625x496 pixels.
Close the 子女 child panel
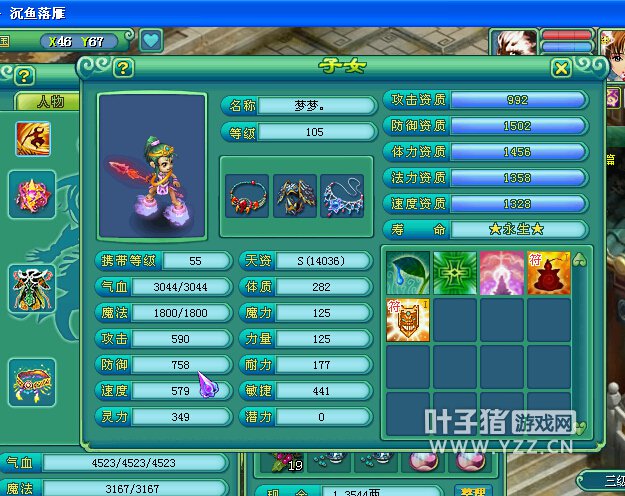pos(562,68)
